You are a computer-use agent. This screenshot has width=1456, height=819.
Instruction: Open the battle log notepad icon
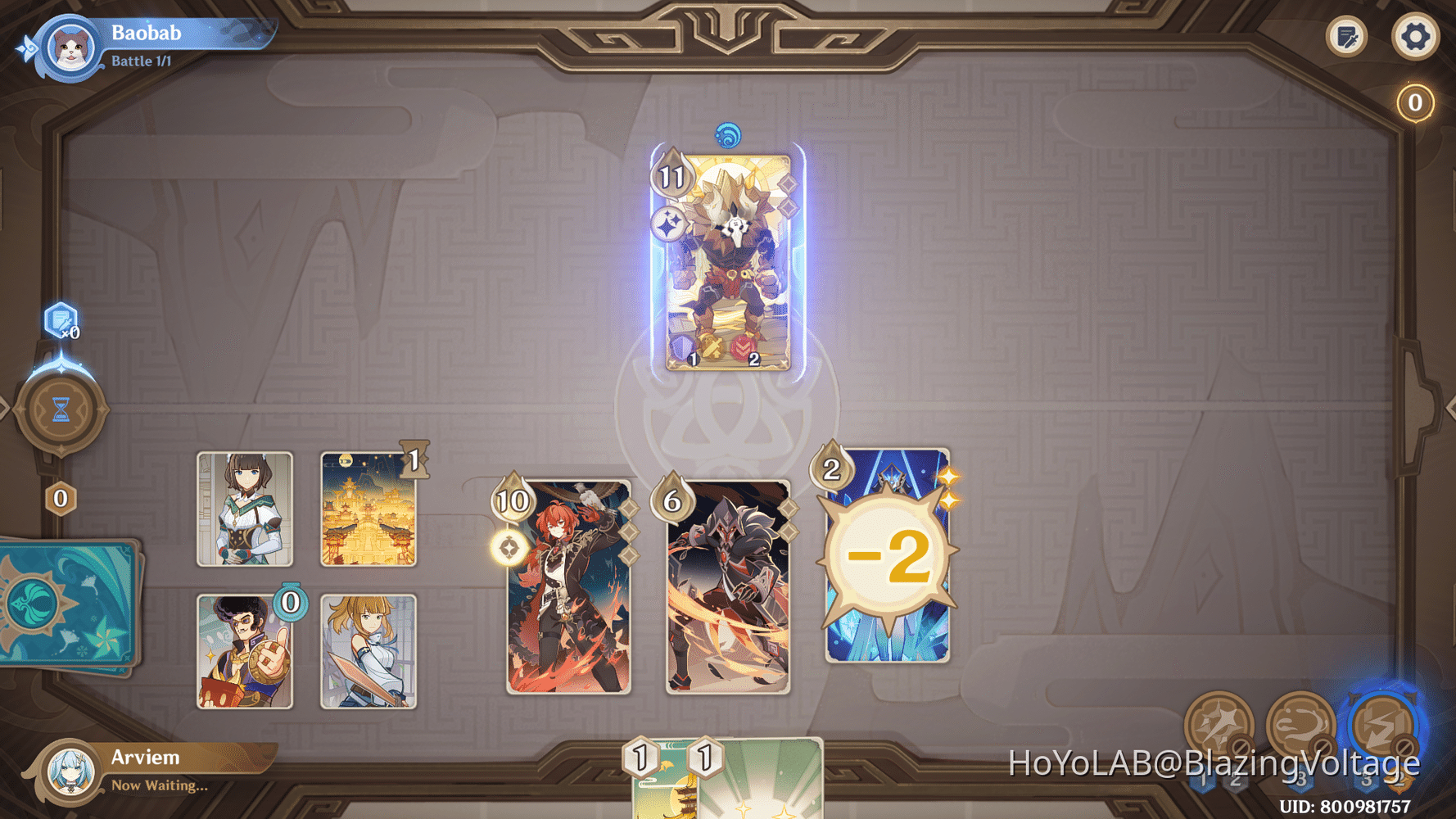pos(1346,36)
